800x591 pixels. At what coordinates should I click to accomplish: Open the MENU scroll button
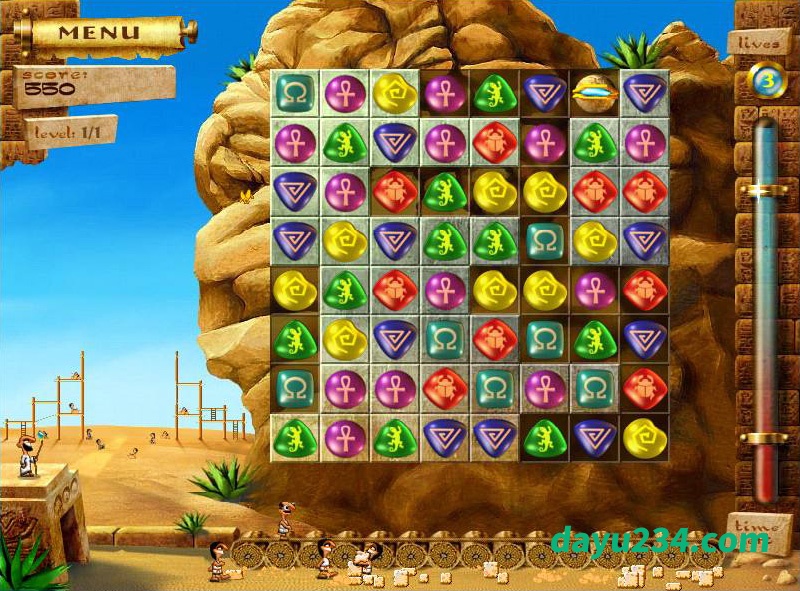pos(98,32)
